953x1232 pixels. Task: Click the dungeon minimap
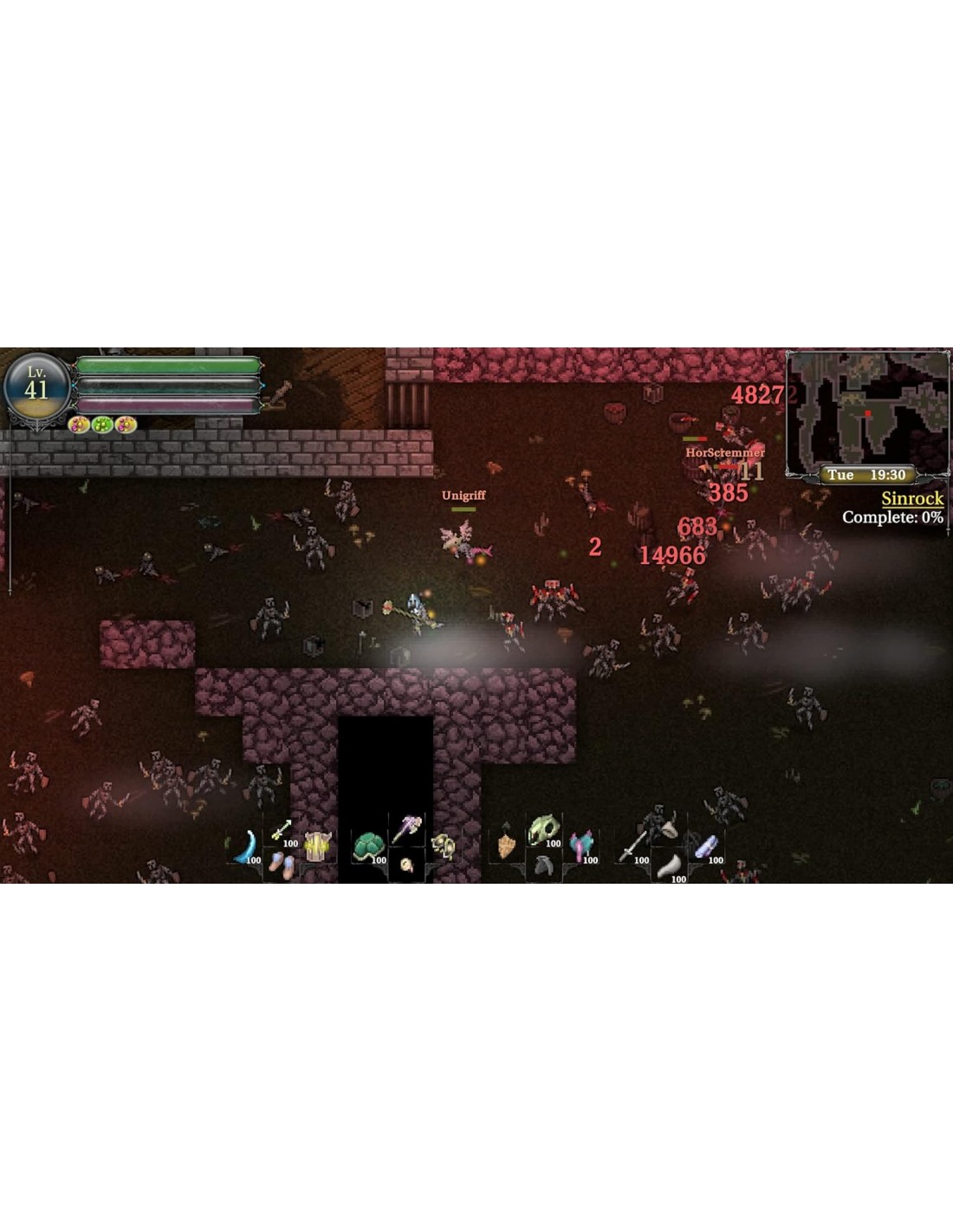pos(867,412)
